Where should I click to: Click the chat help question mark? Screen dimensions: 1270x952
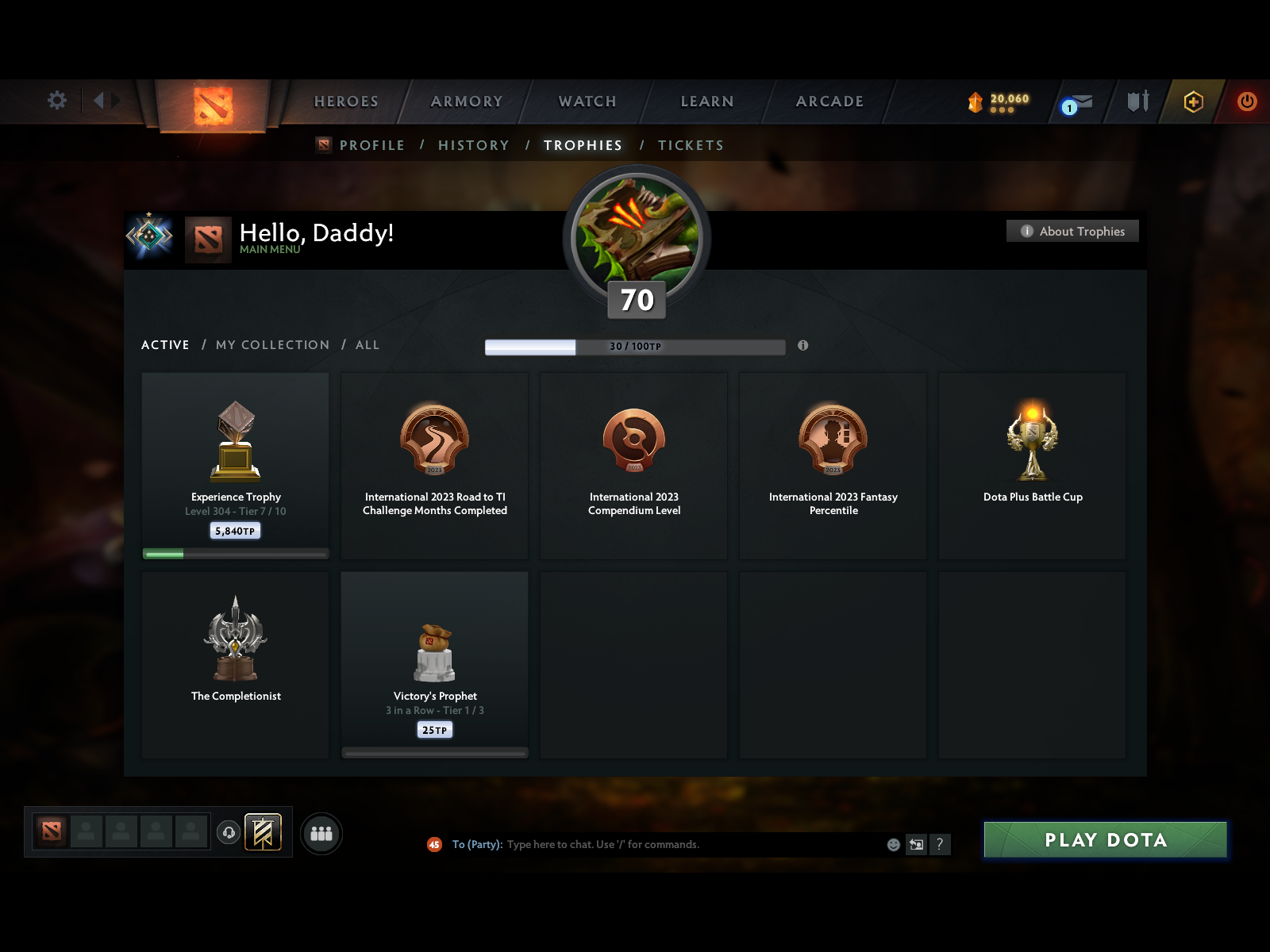tap(941, 844)
